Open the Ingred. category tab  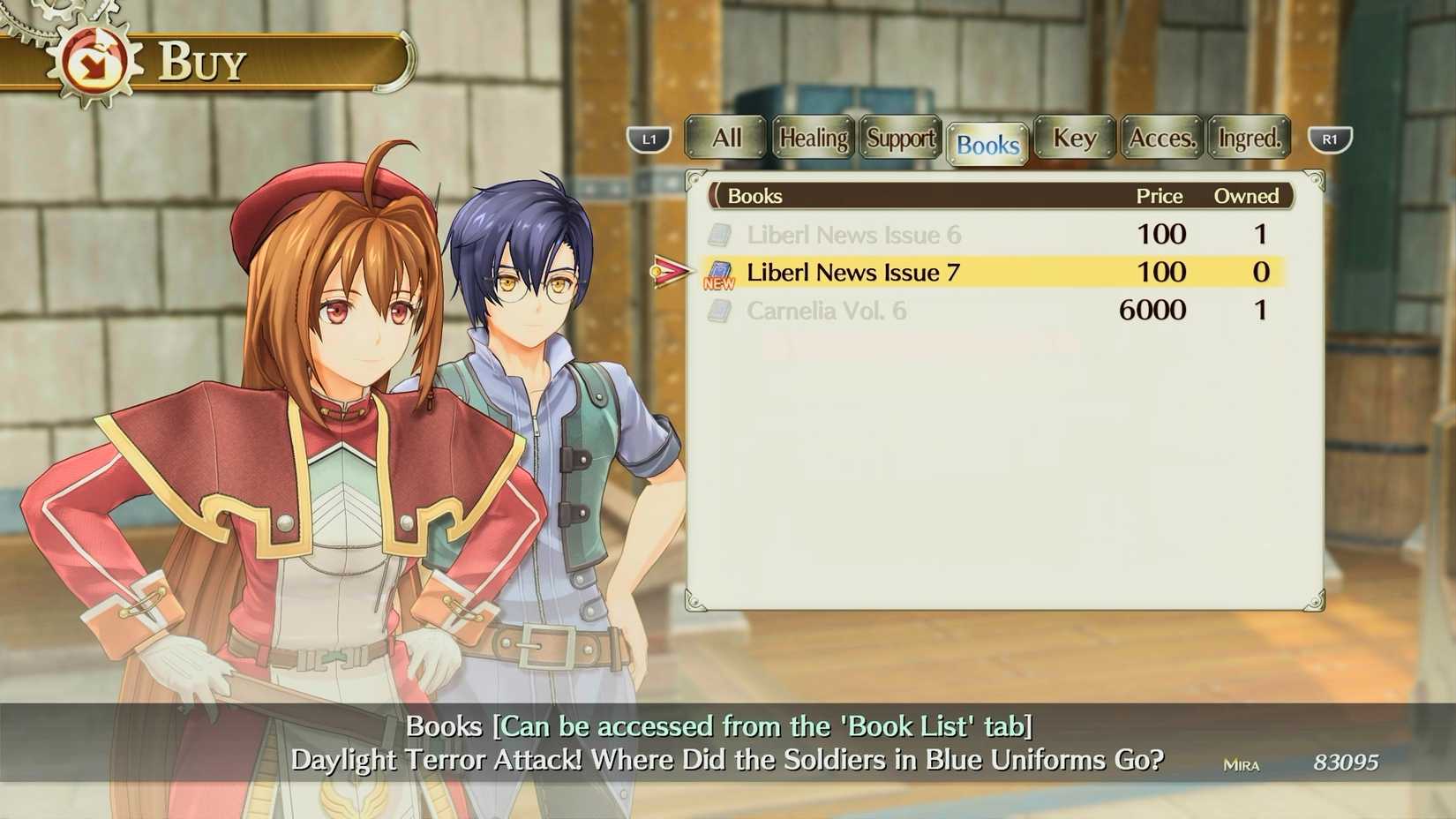coord(1248,138)
